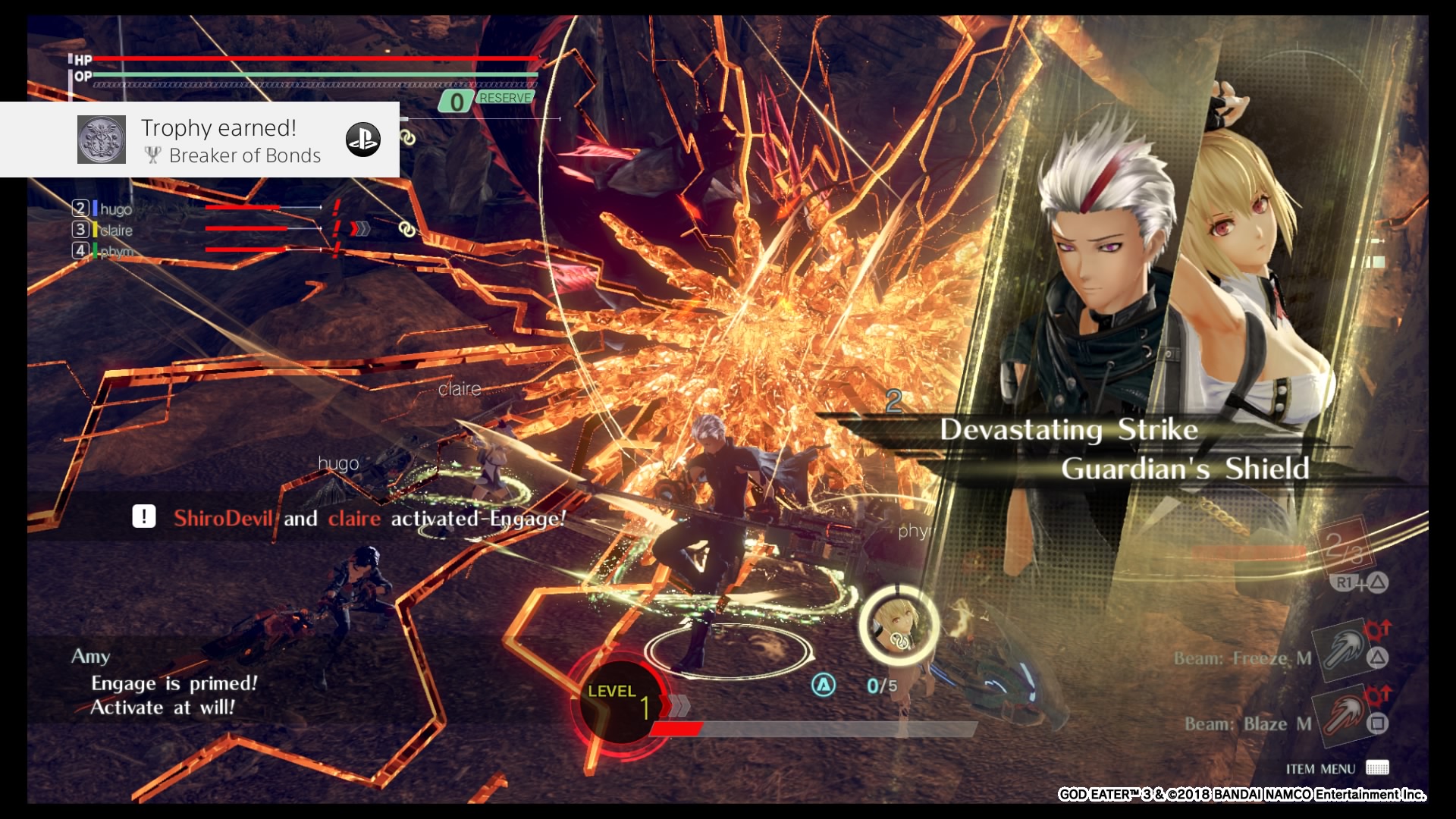Select party member claire in the list

tap(115, 230)
